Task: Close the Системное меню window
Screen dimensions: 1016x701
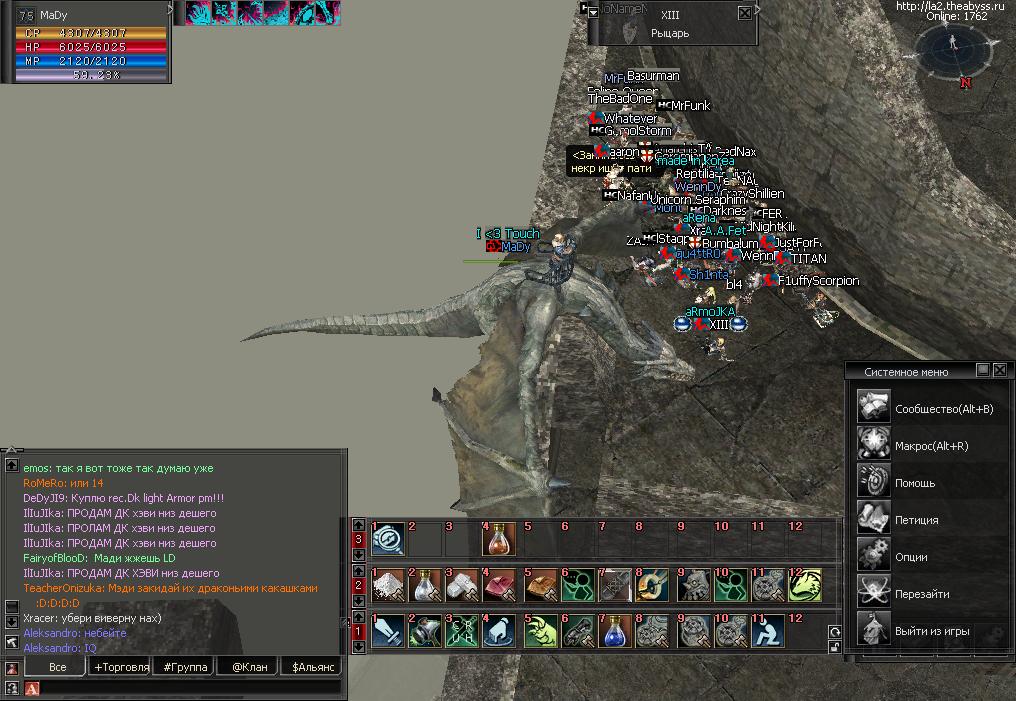Action: pos(999,370)
